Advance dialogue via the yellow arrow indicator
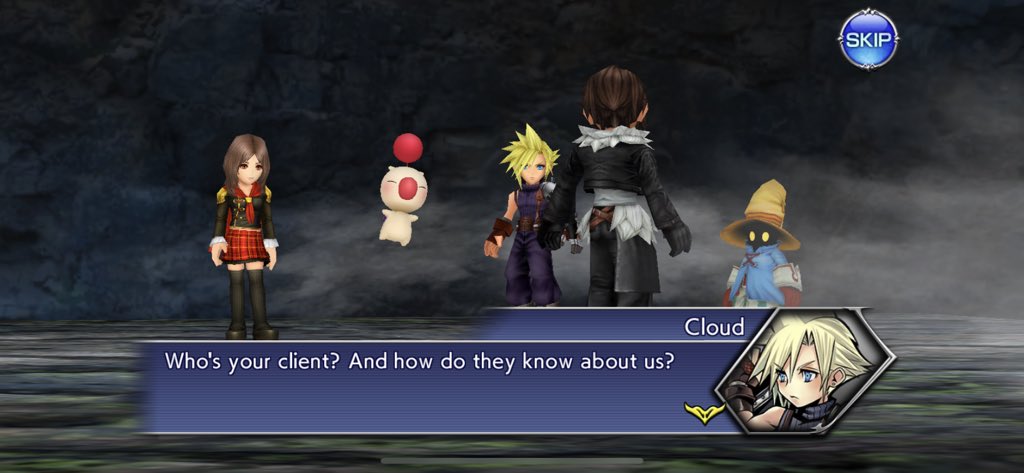 tap(705, 412)
